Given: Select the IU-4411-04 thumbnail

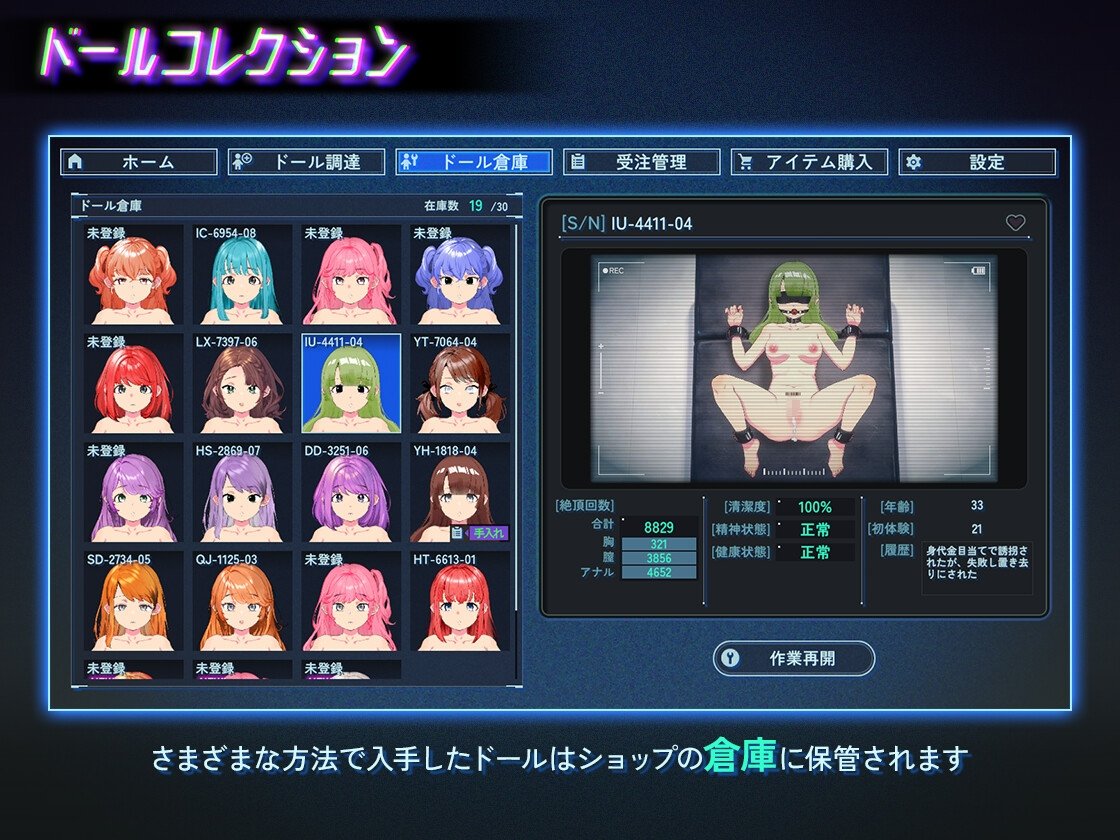Looking at the screenshot, I should click(x=351, y=385).
